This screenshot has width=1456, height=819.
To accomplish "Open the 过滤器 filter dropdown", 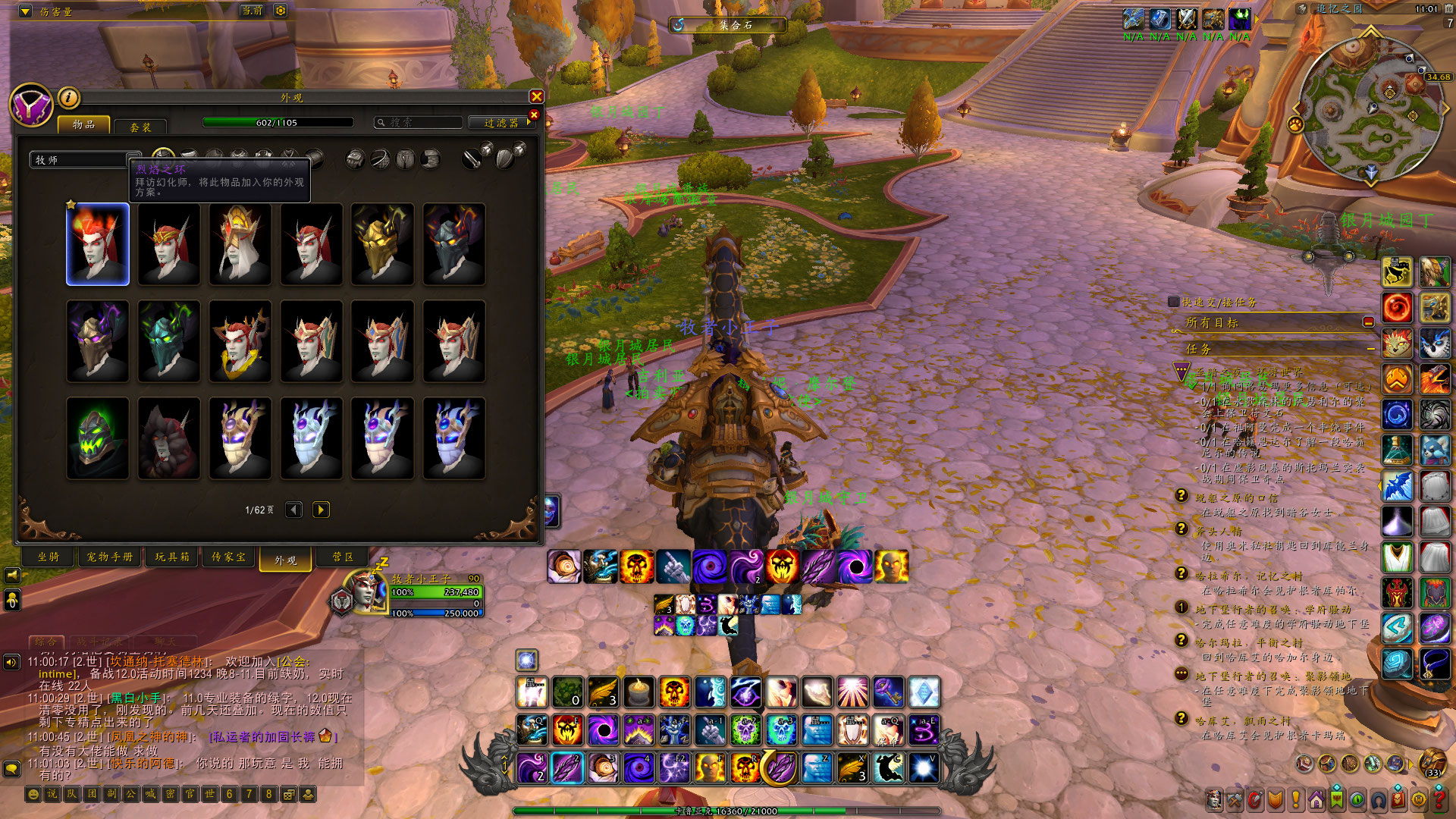I will pyautogui.click(x=504, y=122).
